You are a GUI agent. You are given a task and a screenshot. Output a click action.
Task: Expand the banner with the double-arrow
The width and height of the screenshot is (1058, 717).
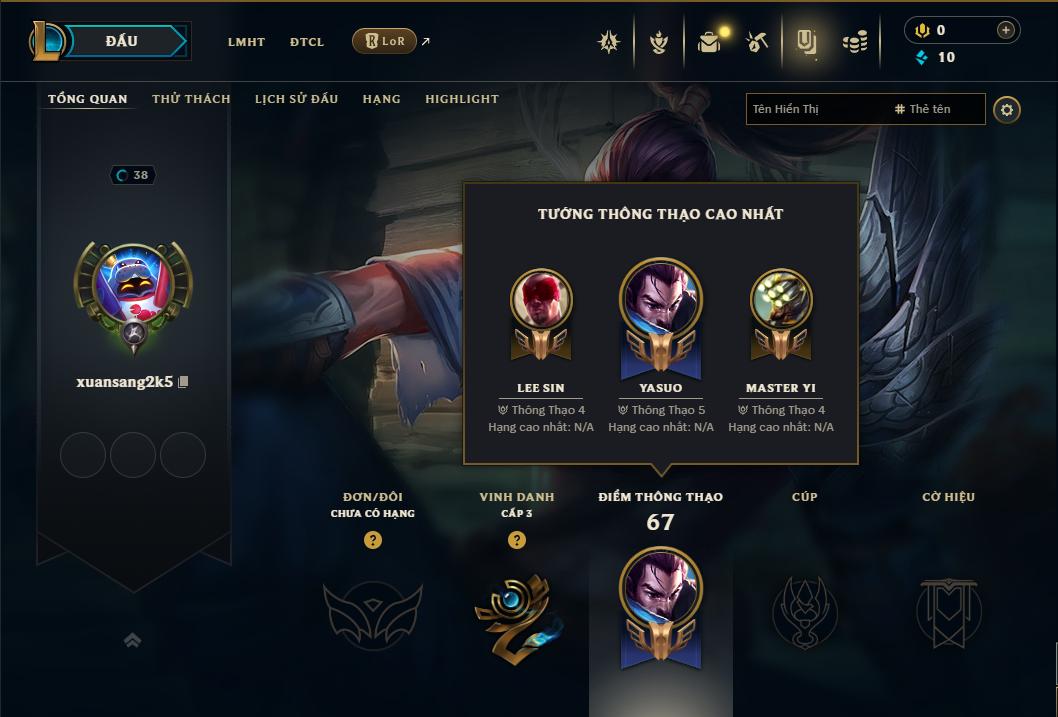[132, 641]
